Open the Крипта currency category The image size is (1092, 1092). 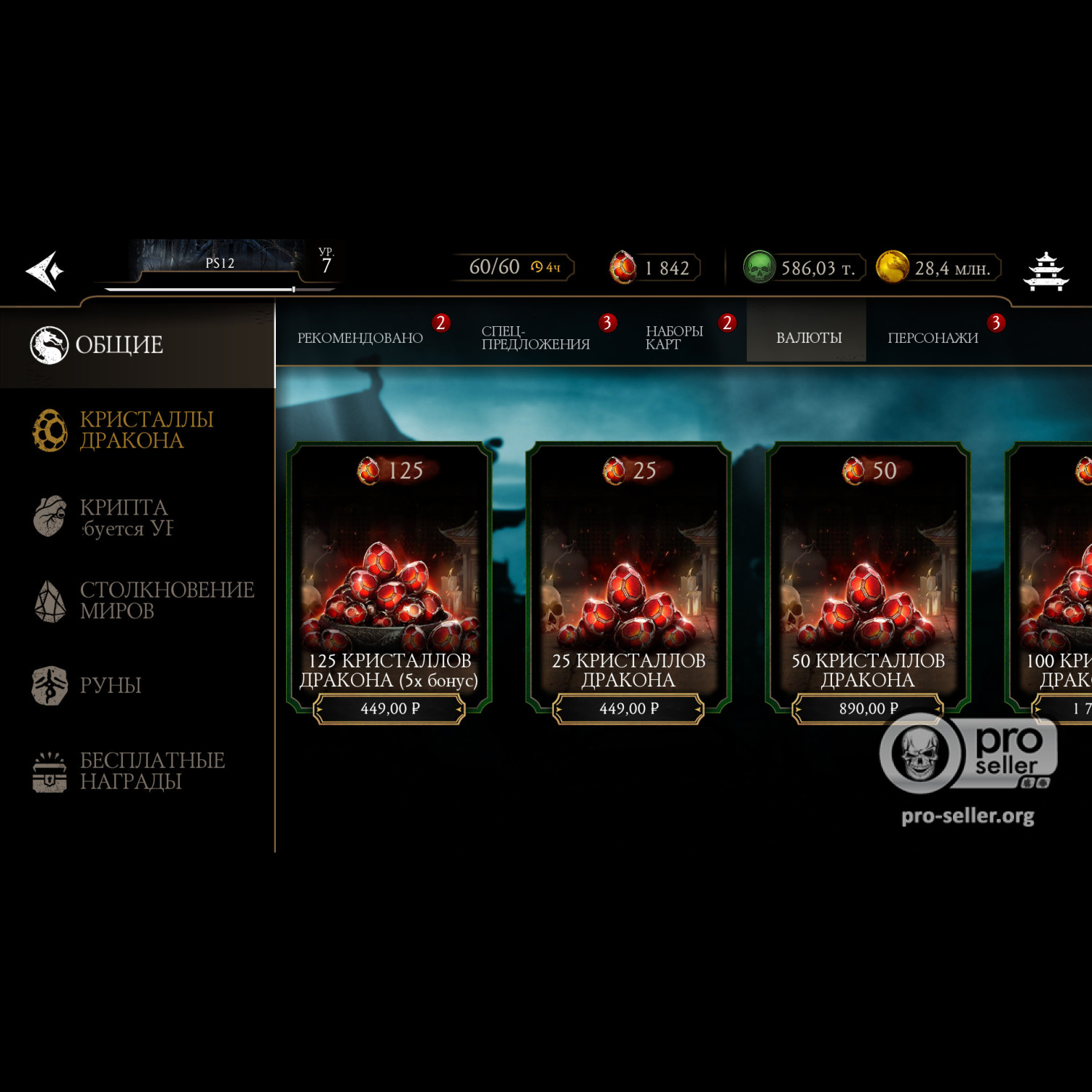point(124,517)
